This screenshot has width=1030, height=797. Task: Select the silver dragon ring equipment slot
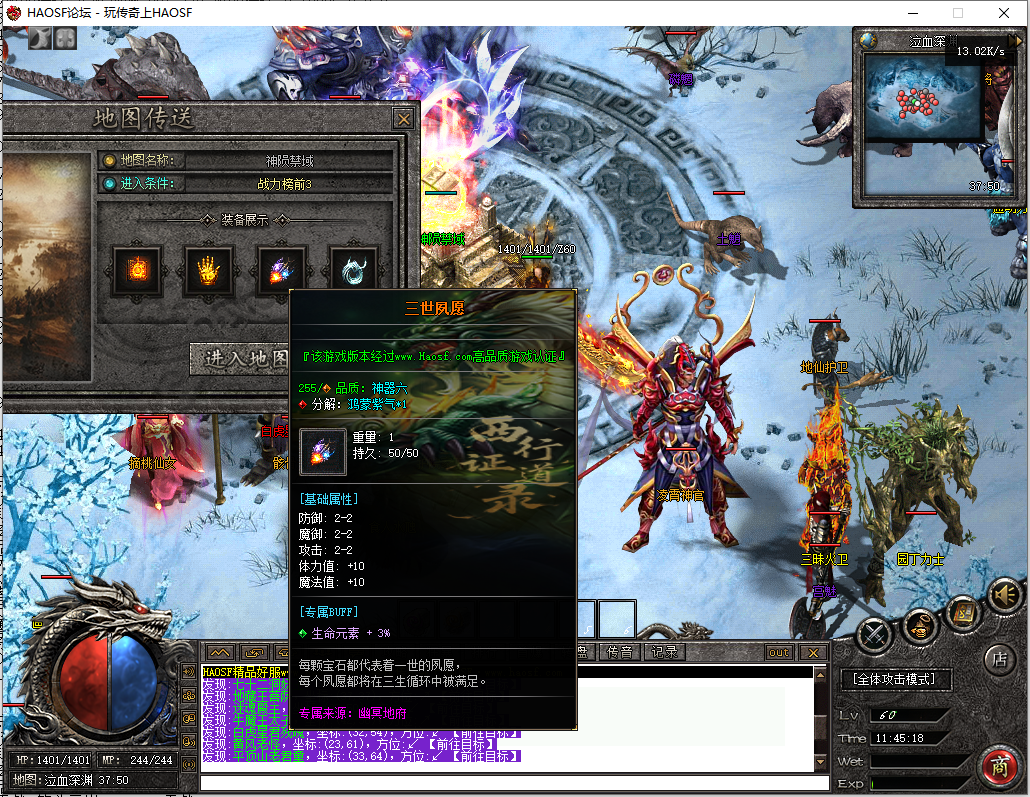click(x=353, y=270)
